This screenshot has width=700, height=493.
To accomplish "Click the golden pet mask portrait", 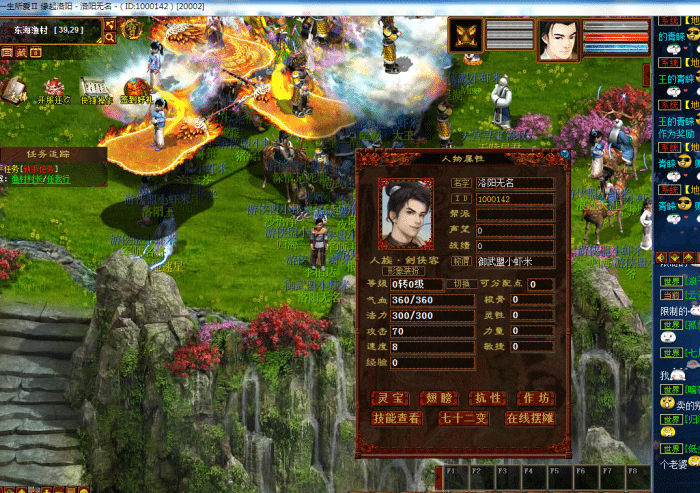I will (465, 37).
